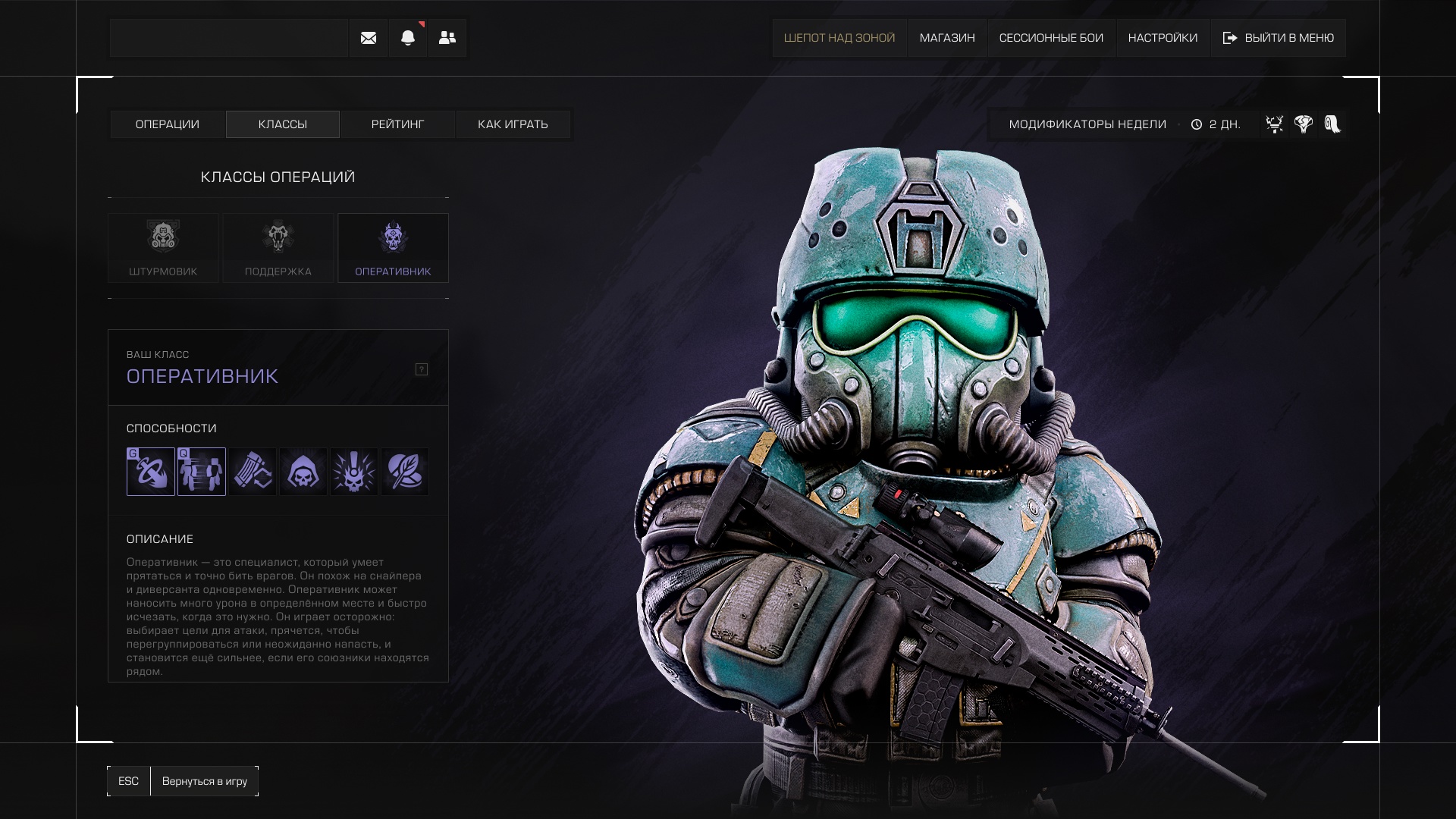This screenshot has width=1456, height=819.
Task: Open the Магазин shop
Action: (x=947, y=38)
